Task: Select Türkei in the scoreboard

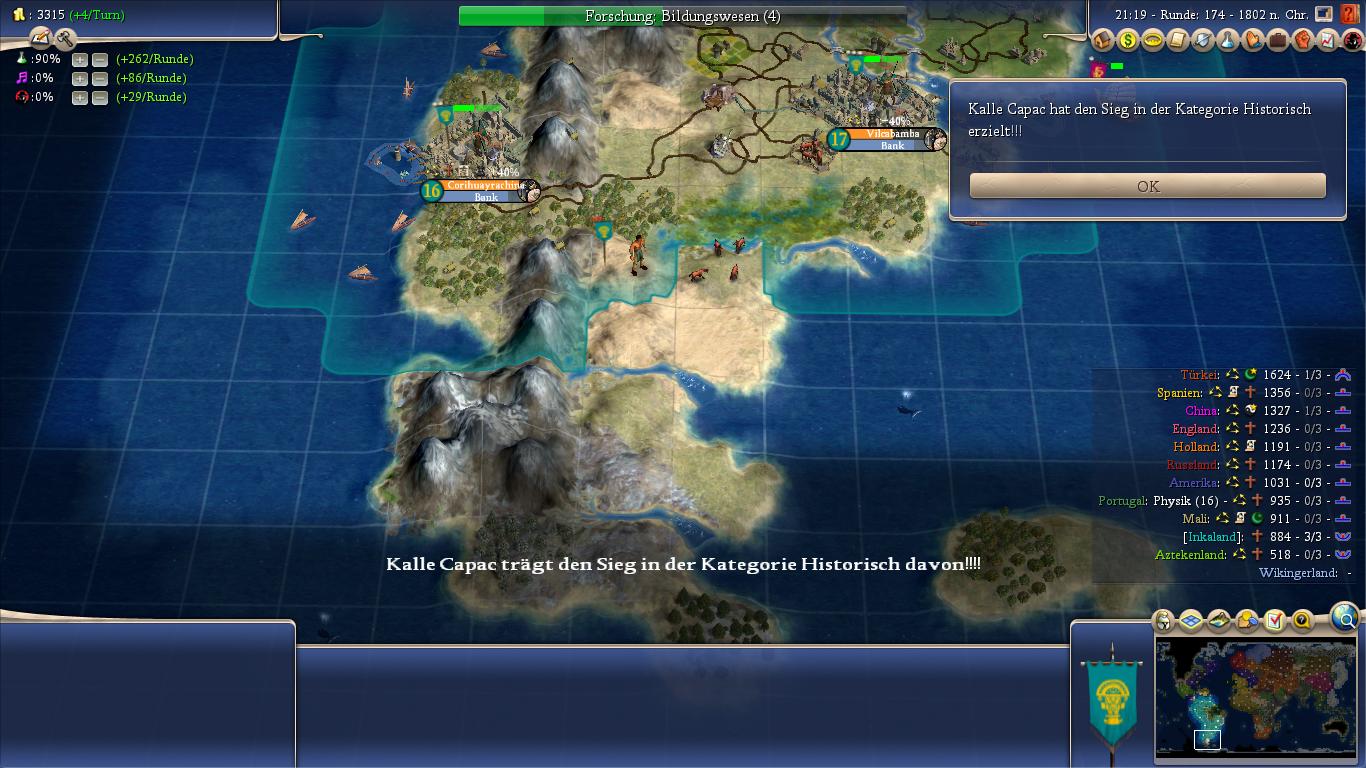Action: (1200, 375)
